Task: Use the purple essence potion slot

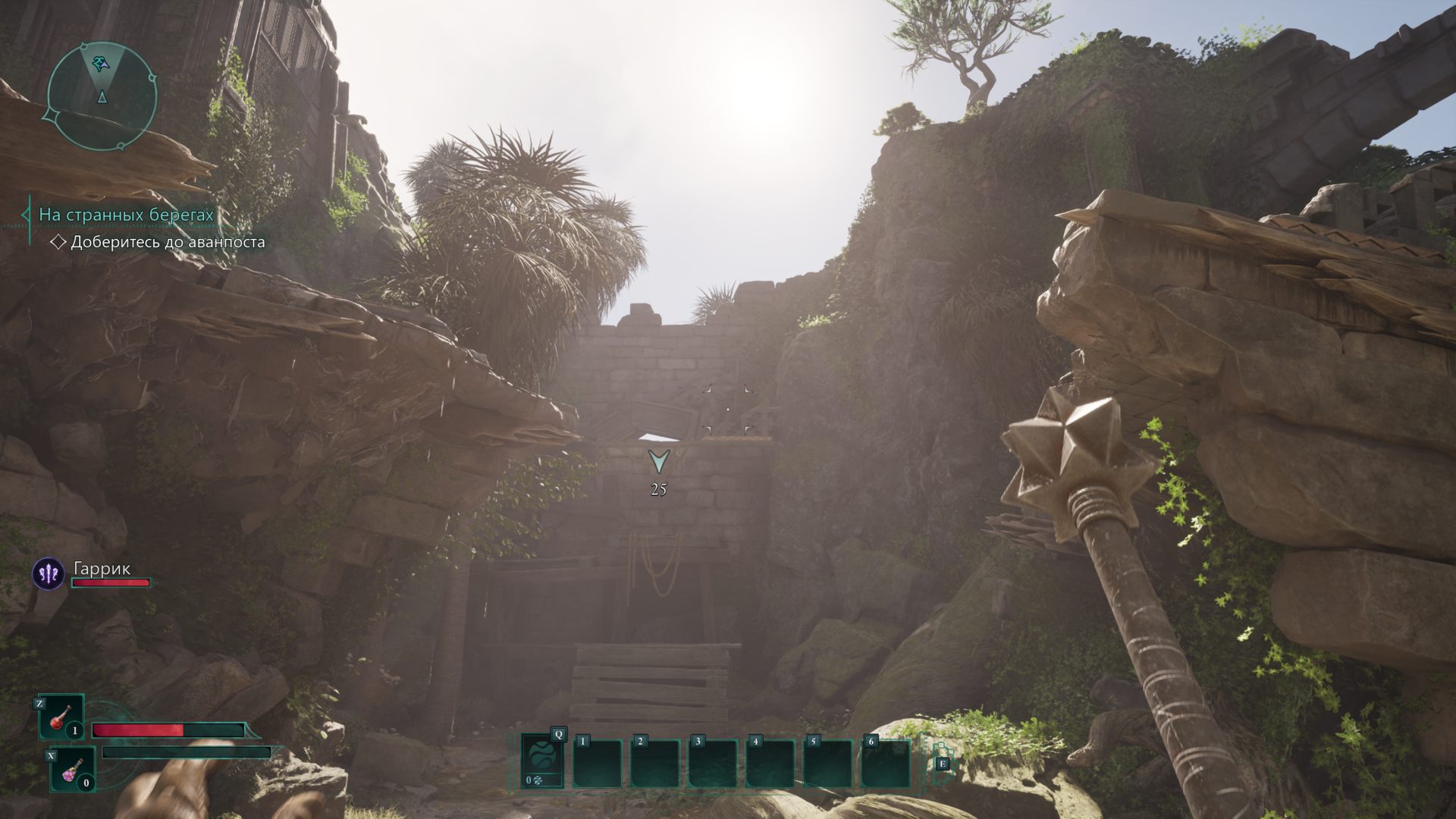Action: coord(71,768)
